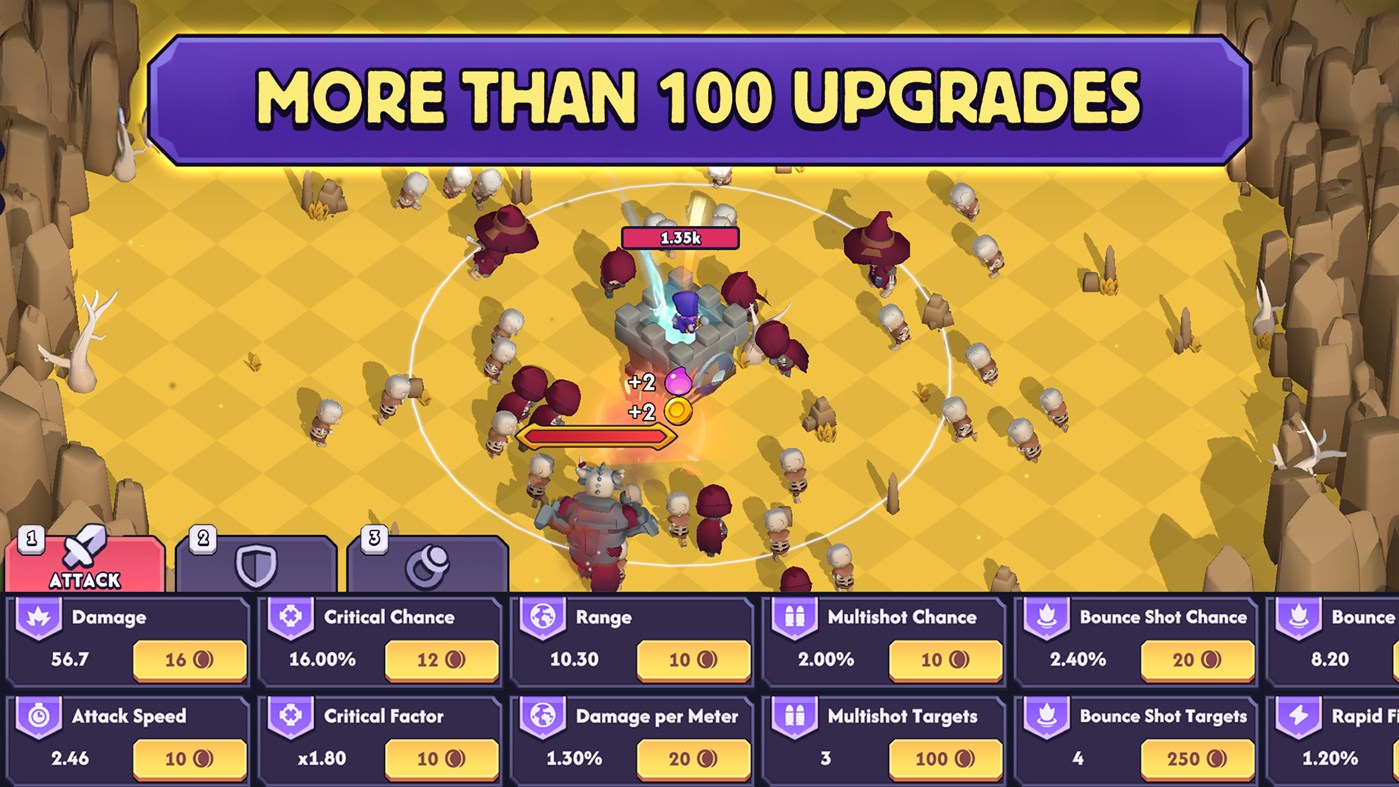Click the Bounce Shot Targets icon

[x=1045, y=717]
